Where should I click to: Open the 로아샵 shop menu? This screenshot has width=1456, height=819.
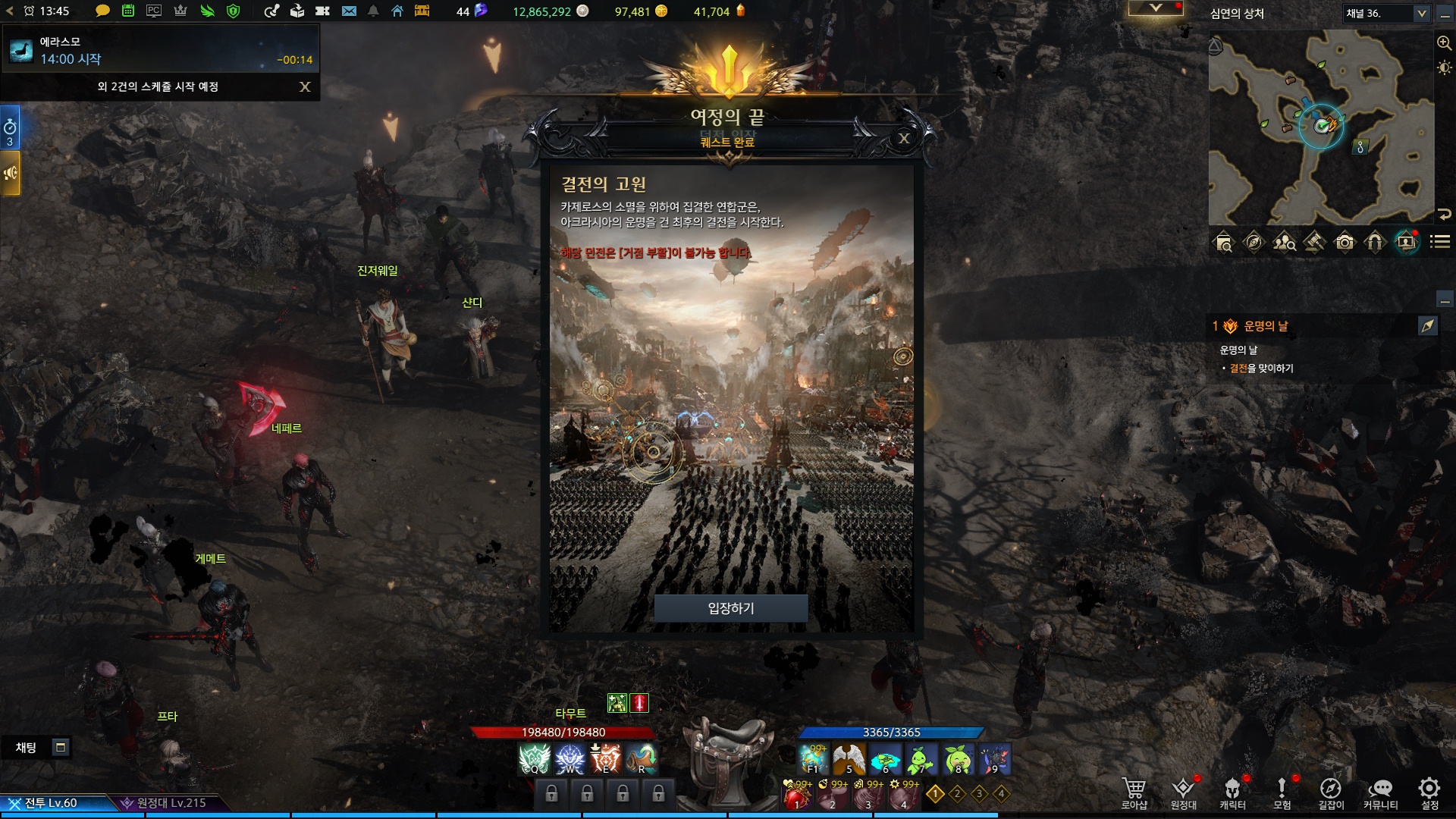[1134, 792]
